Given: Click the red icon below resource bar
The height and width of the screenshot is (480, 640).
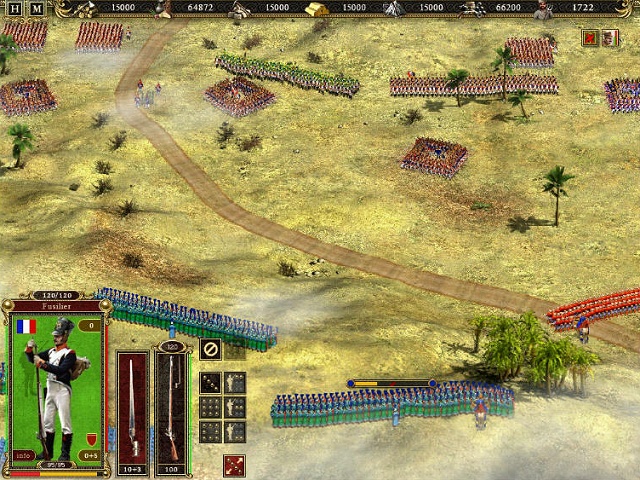Looking at the screenshot, I should (x=590, y=38).
